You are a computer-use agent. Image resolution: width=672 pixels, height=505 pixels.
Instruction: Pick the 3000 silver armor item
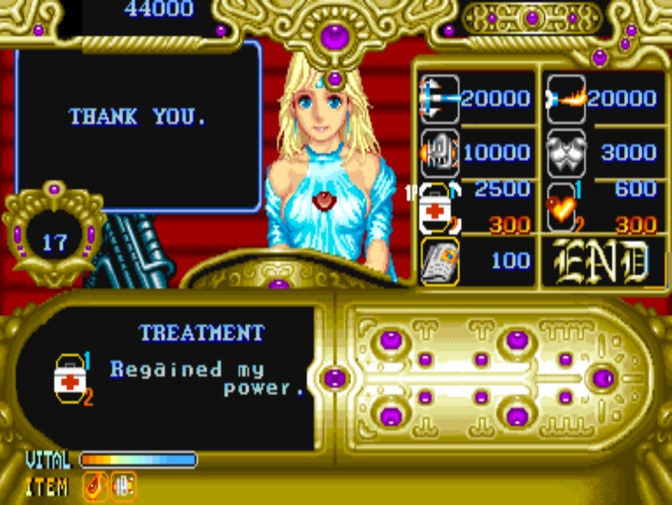[x=567, y=152]
